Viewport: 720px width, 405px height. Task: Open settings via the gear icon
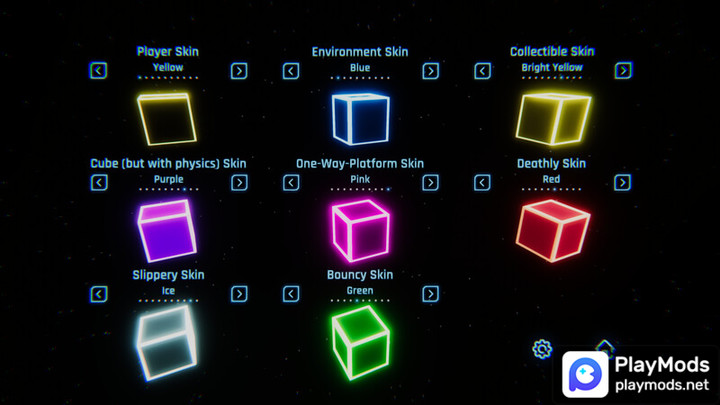tap(542, 349)
